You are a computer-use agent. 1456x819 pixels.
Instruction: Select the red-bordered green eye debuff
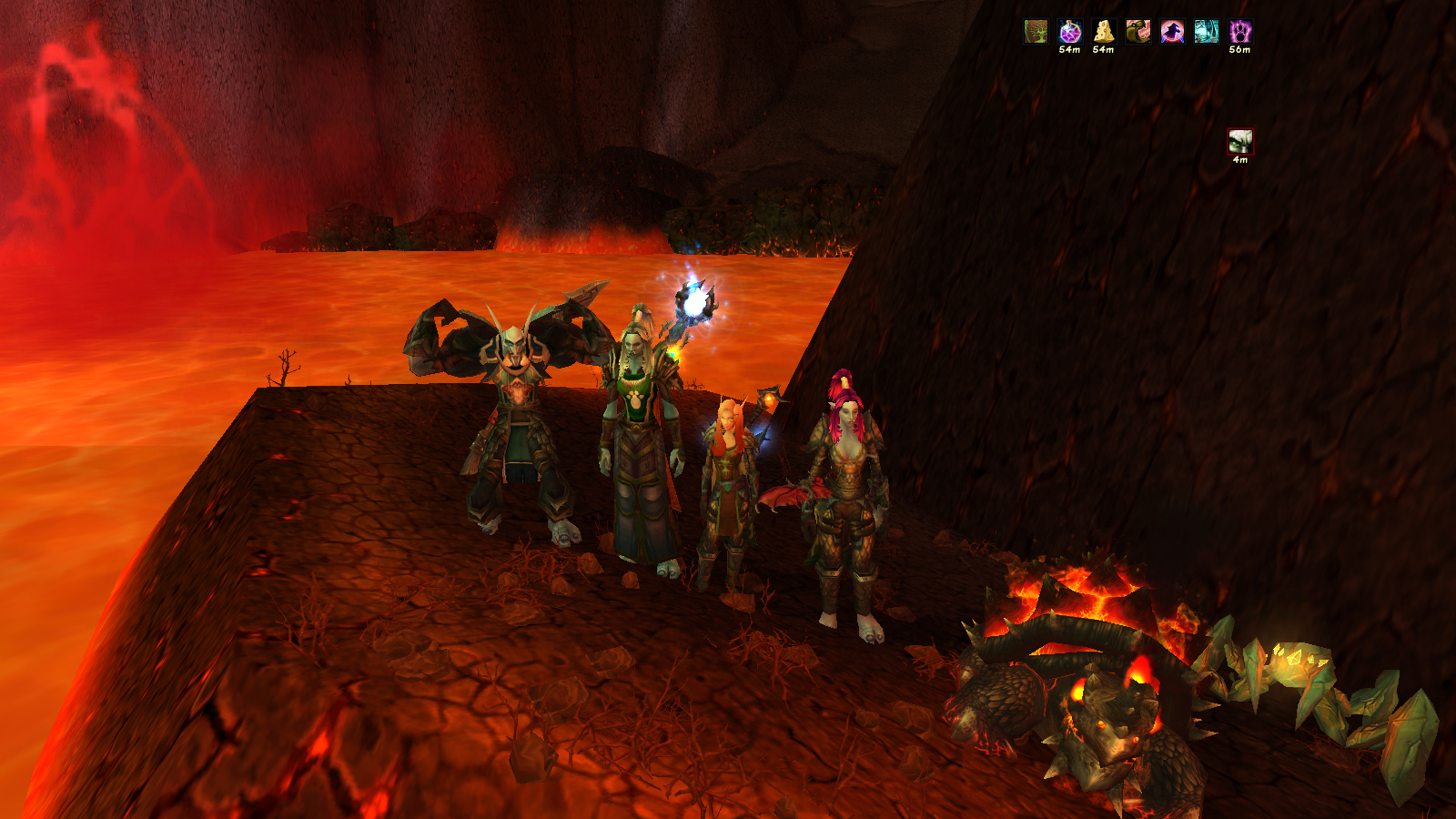(1240, 142)
